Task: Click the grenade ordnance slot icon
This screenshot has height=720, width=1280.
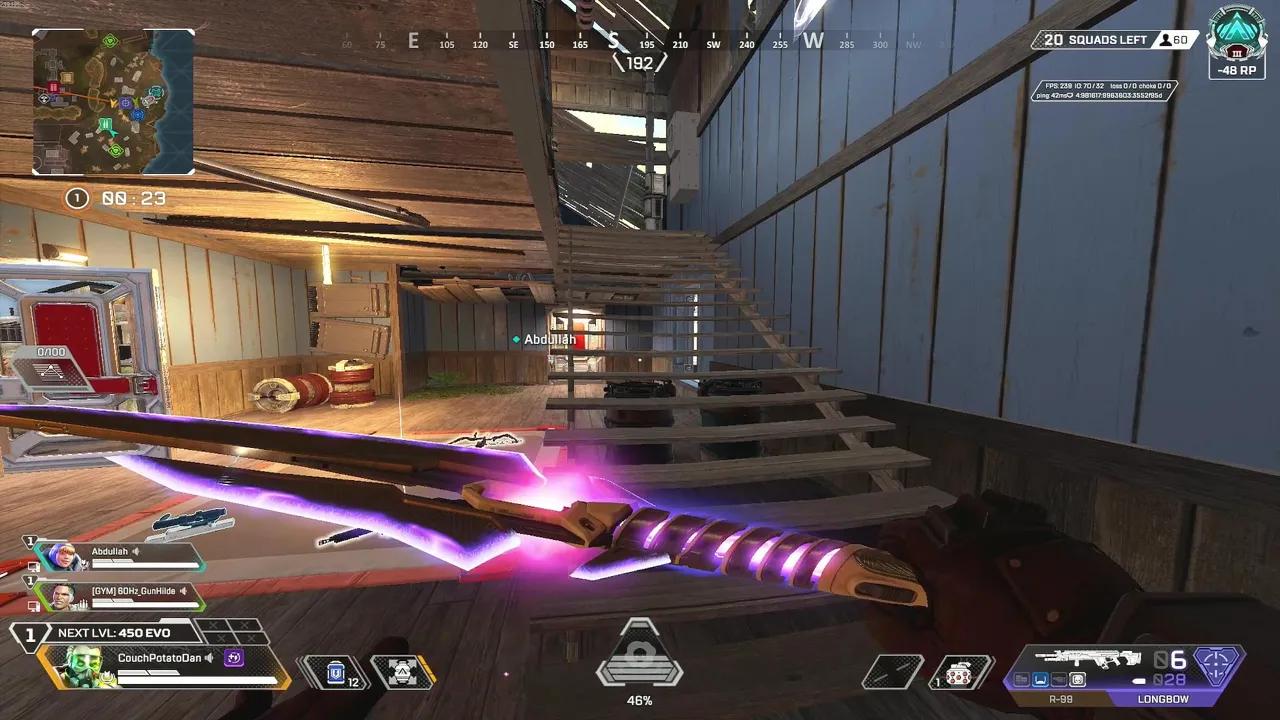Action: click(x=957, y=673)
